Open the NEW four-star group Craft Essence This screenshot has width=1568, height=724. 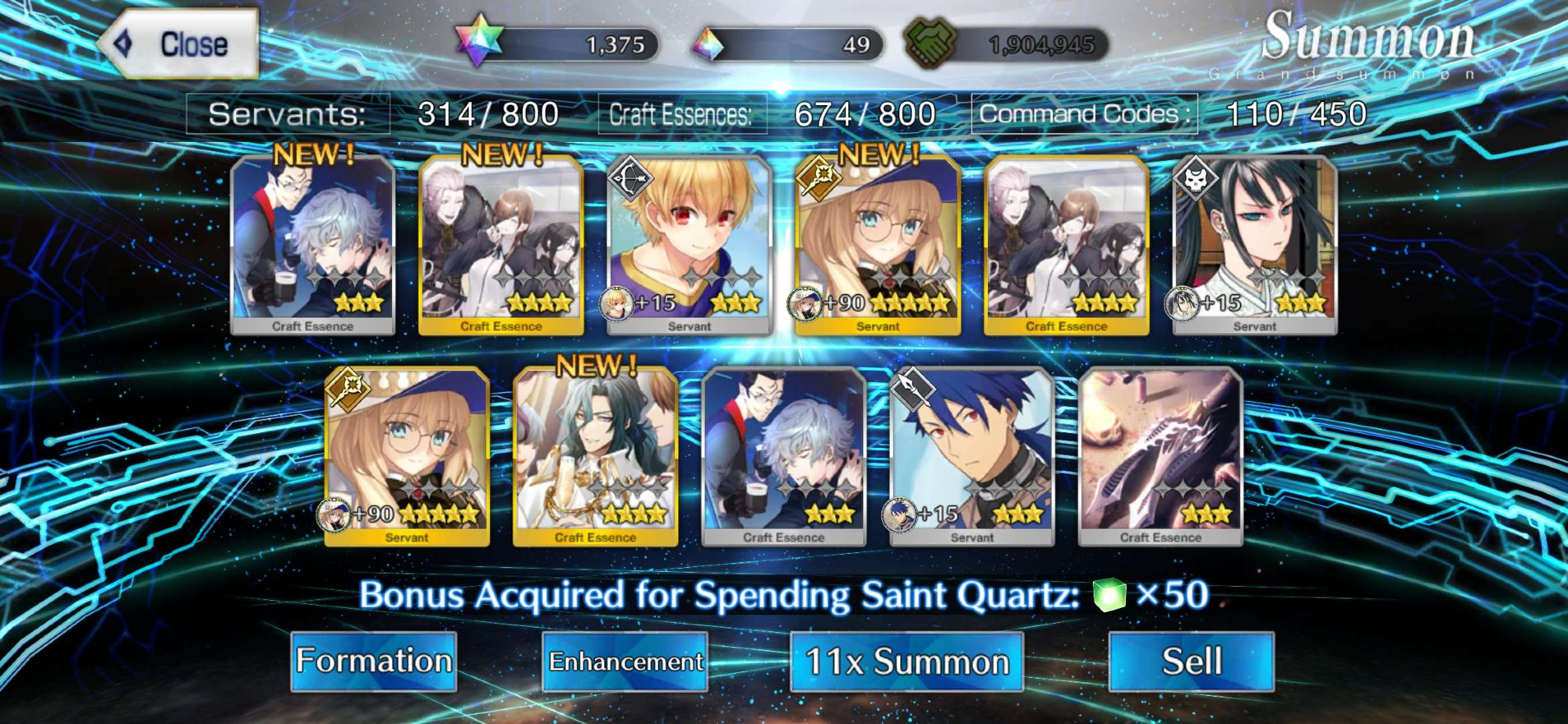(x=501, y=245)
